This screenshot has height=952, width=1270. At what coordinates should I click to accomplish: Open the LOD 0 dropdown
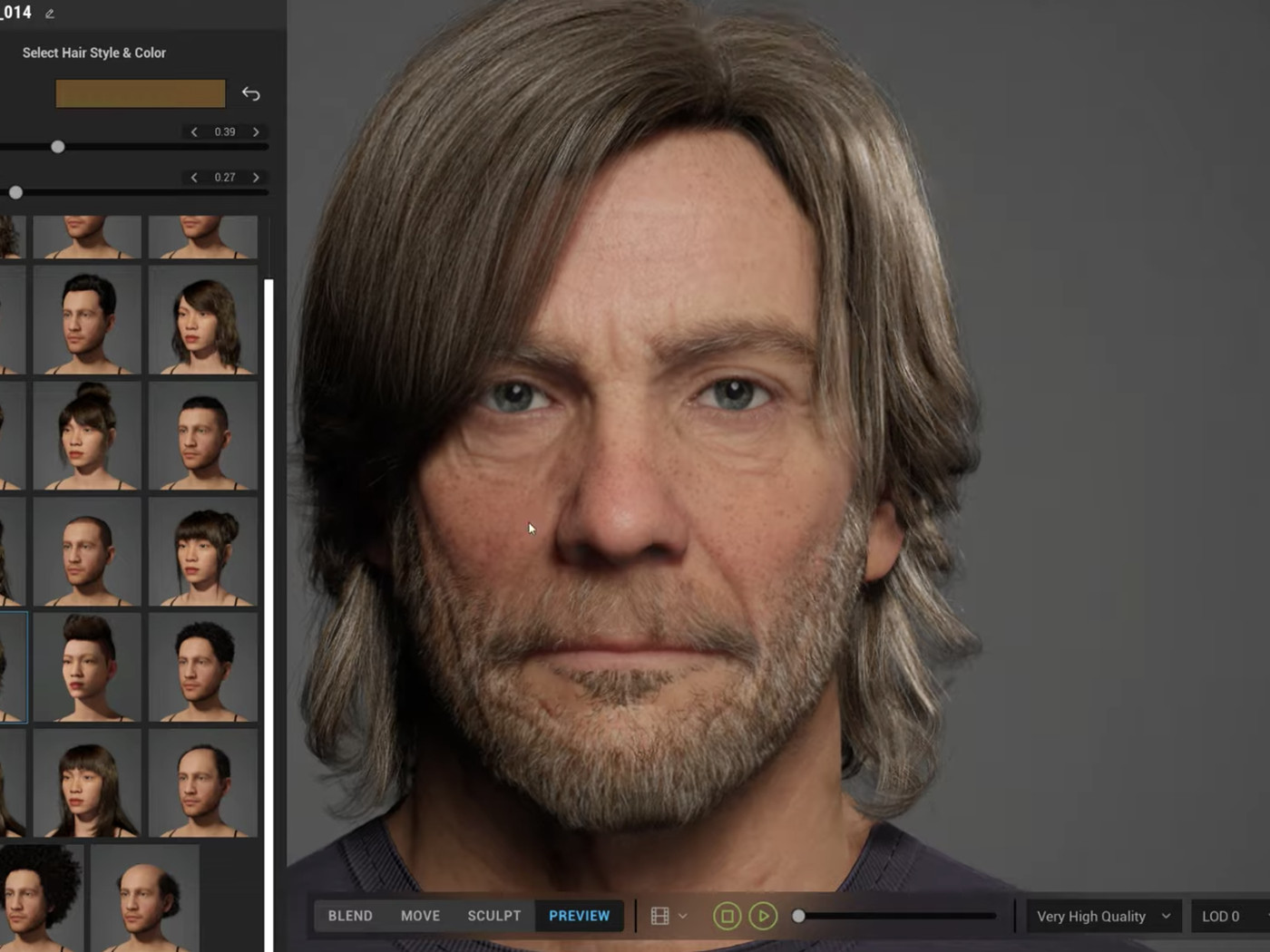click(1222, 916)
